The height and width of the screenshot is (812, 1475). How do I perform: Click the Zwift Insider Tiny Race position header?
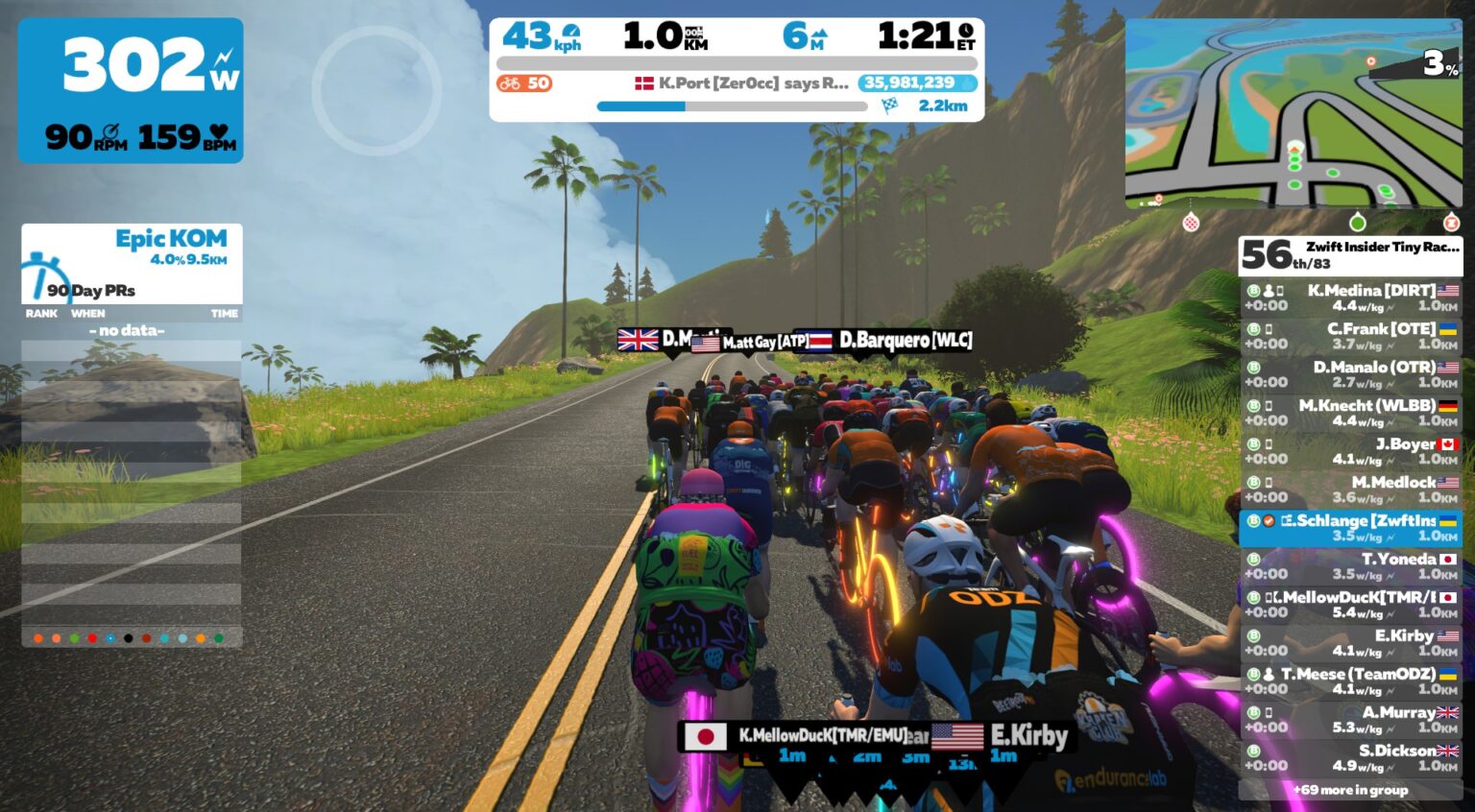coord(1350,254)
